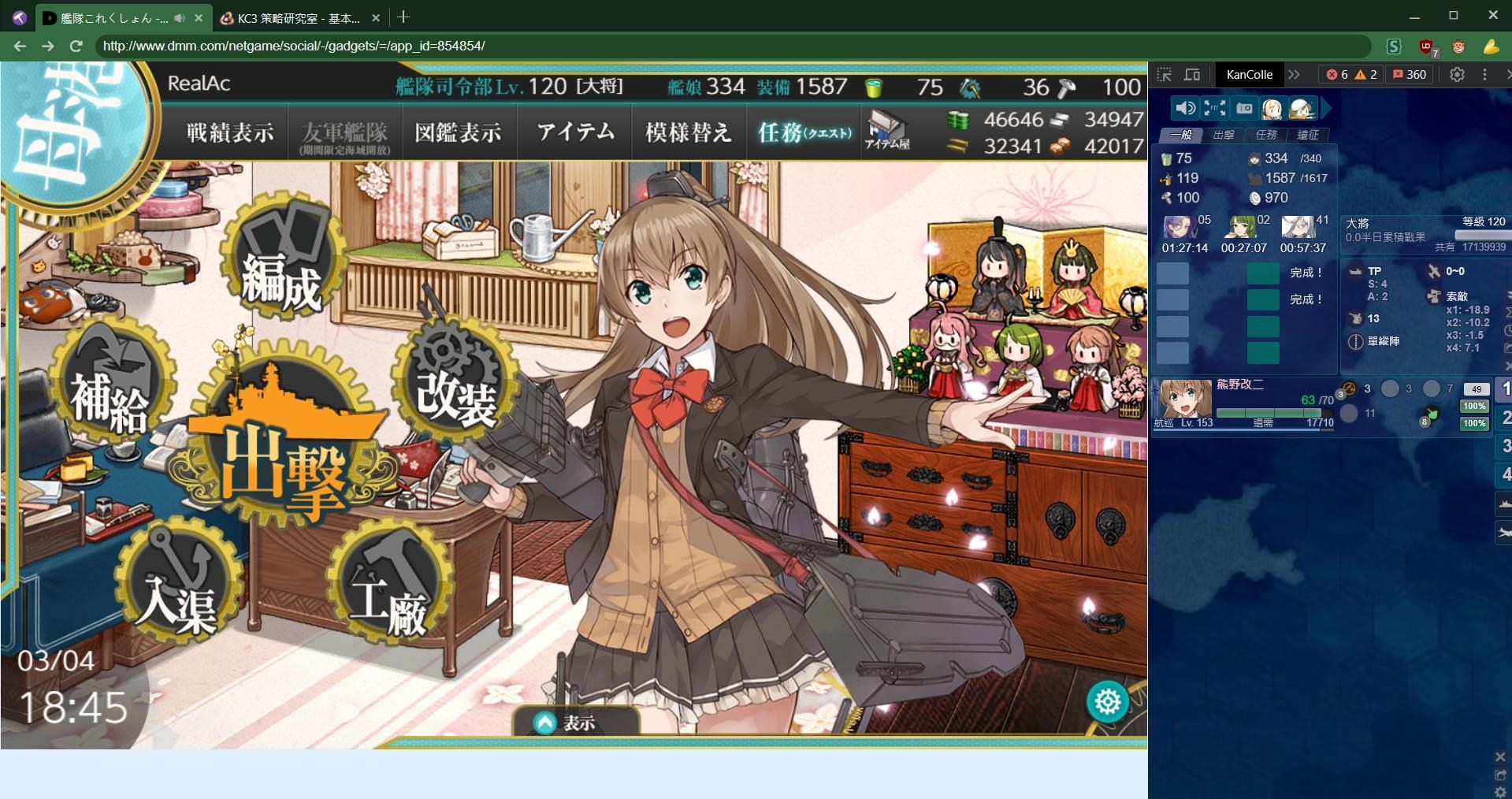1512x799 pixels.
Task: Take a screenshot using the camera icon
Action: point(1243,109)
